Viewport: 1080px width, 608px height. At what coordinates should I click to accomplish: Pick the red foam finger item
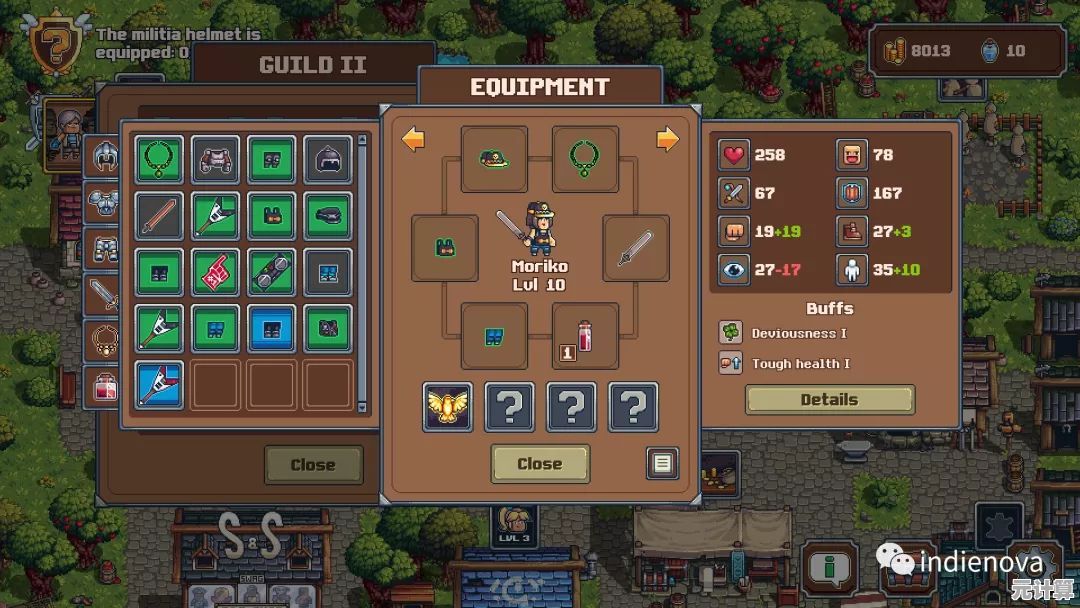pos(216,272)
